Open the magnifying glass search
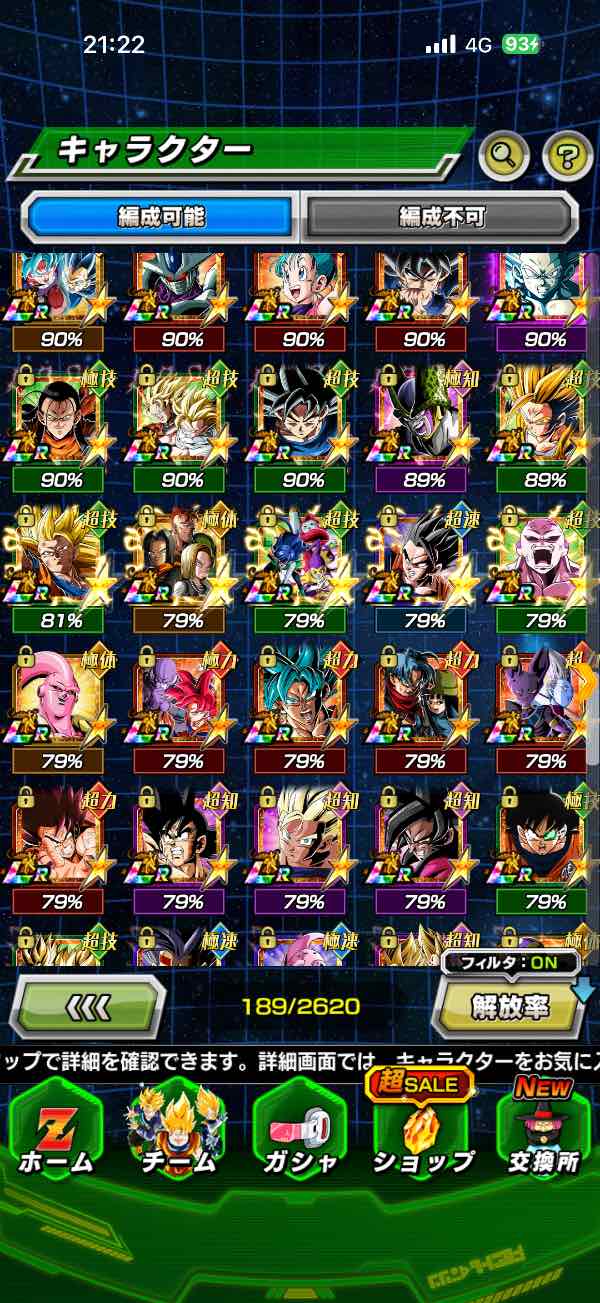600x1303 pixels. [504, 154]
